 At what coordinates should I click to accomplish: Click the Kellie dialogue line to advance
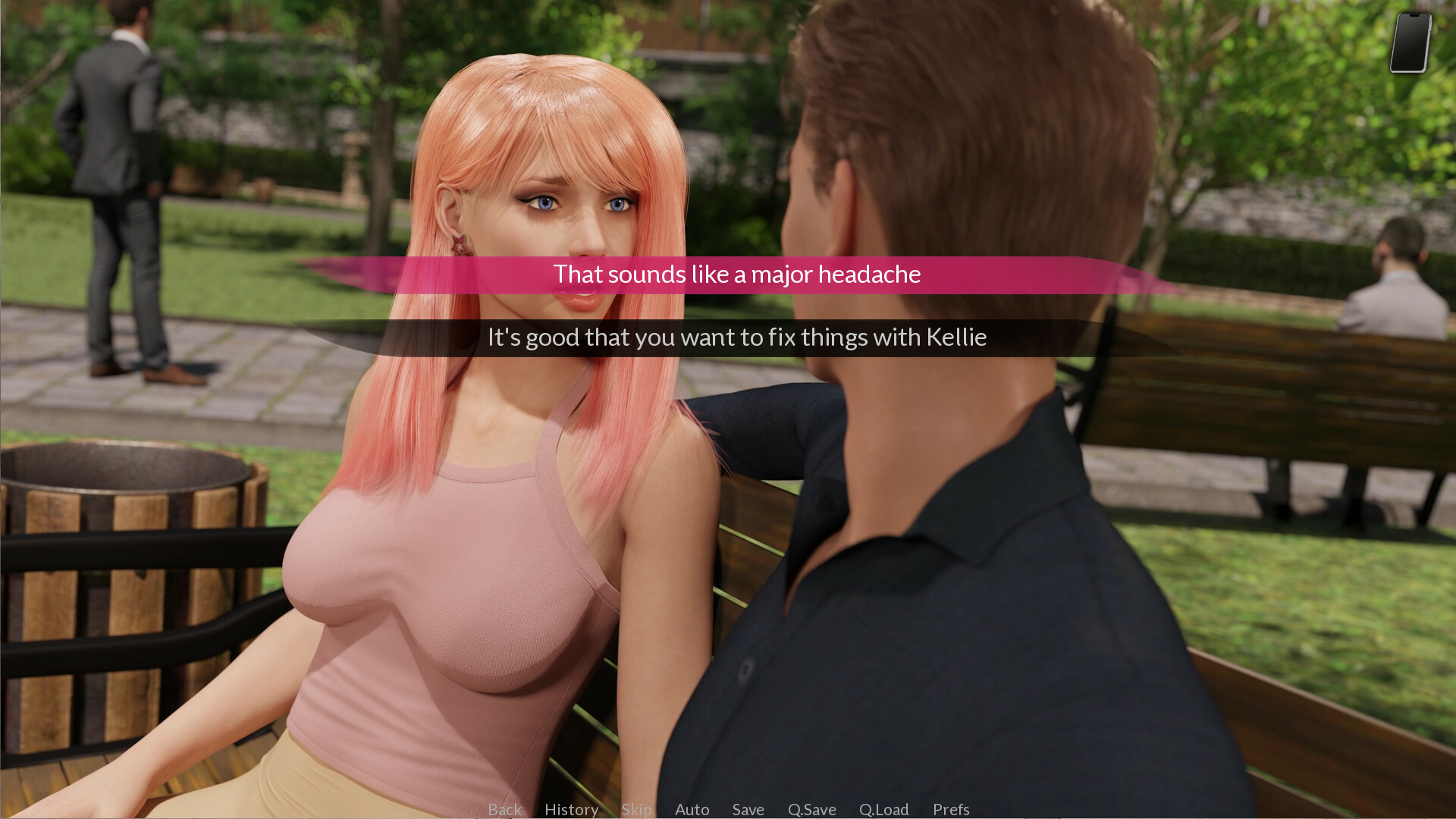(736, 337)
